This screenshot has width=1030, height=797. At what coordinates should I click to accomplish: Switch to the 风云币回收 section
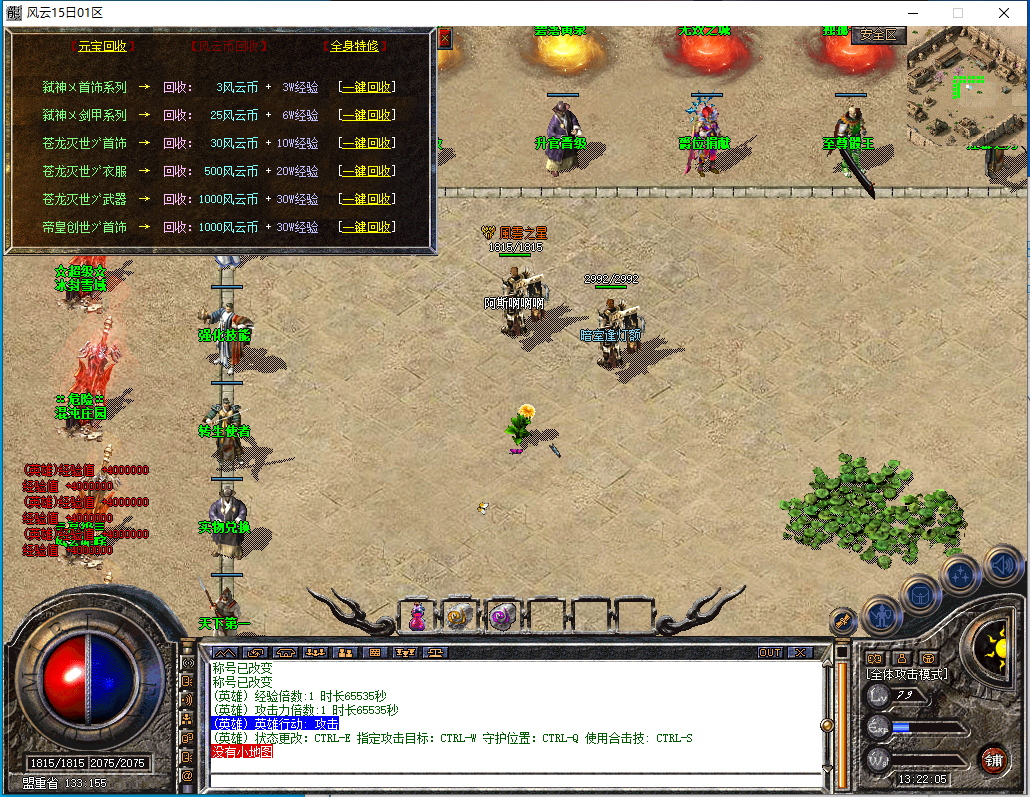229,46
